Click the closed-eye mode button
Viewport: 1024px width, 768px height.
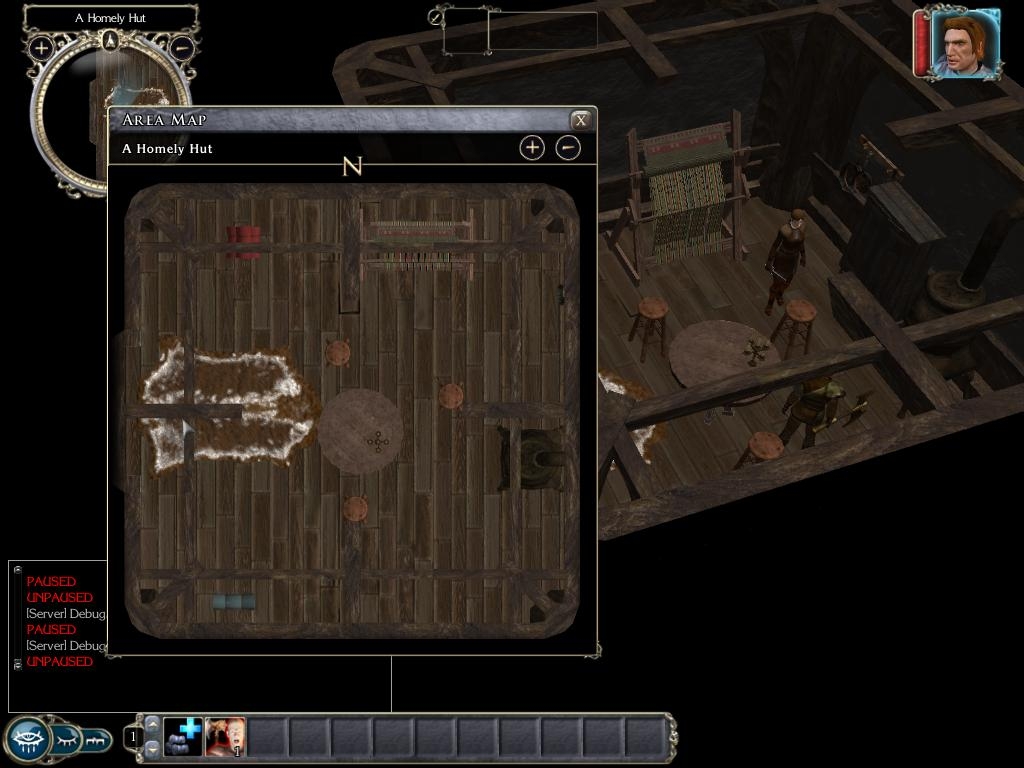(67, 739)
